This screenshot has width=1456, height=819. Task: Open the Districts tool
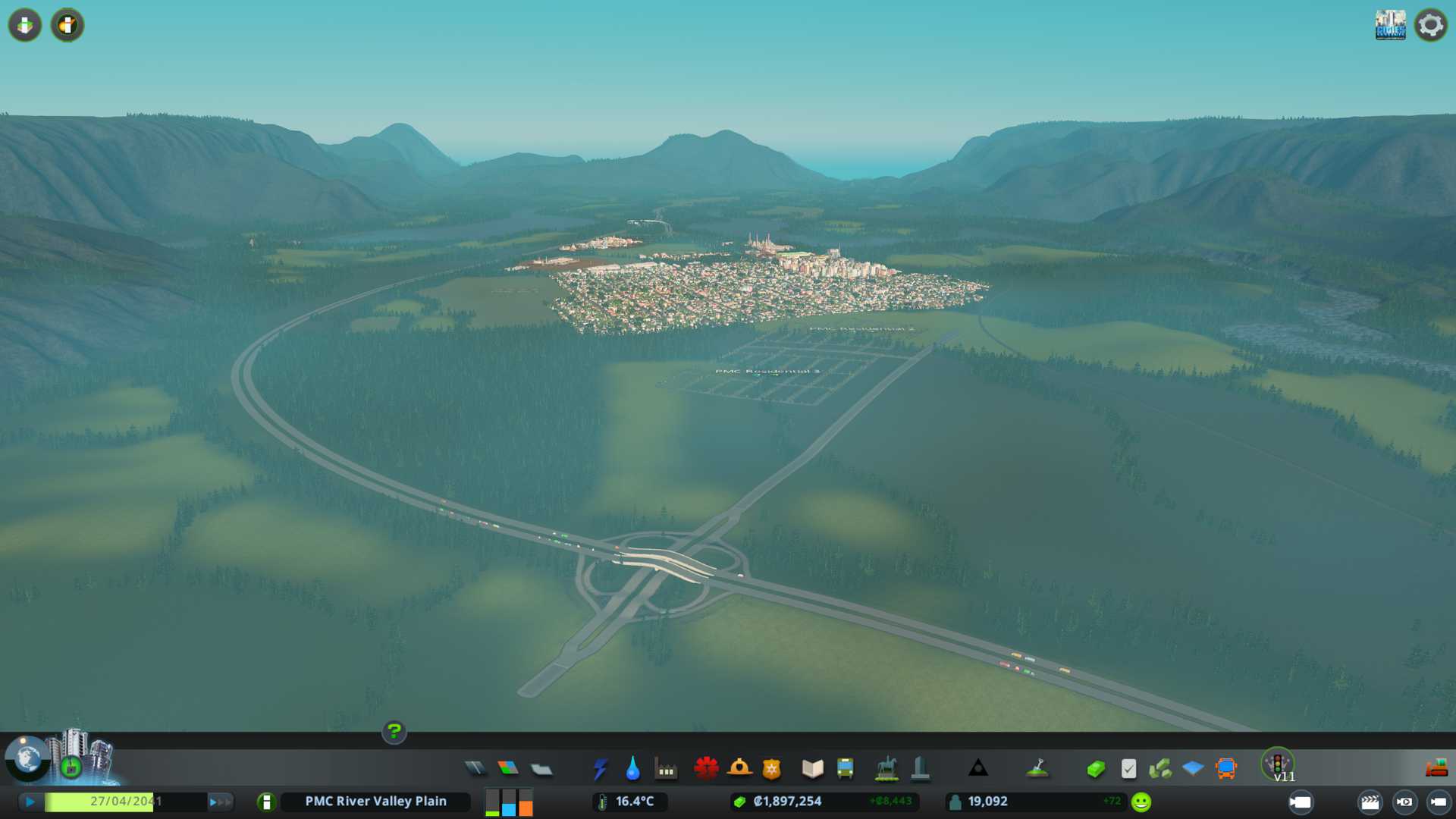click(541, 769)
